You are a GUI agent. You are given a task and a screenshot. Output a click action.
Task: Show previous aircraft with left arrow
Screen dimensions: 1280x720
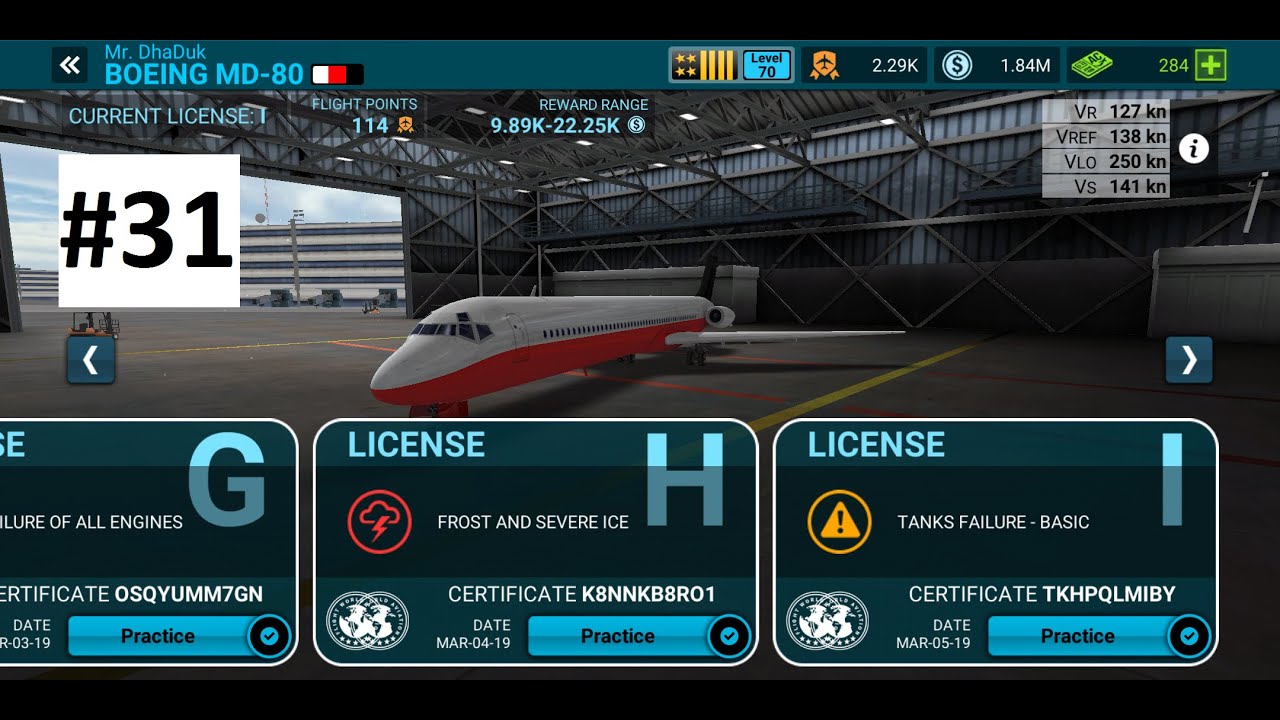click(x=91, y=360)
